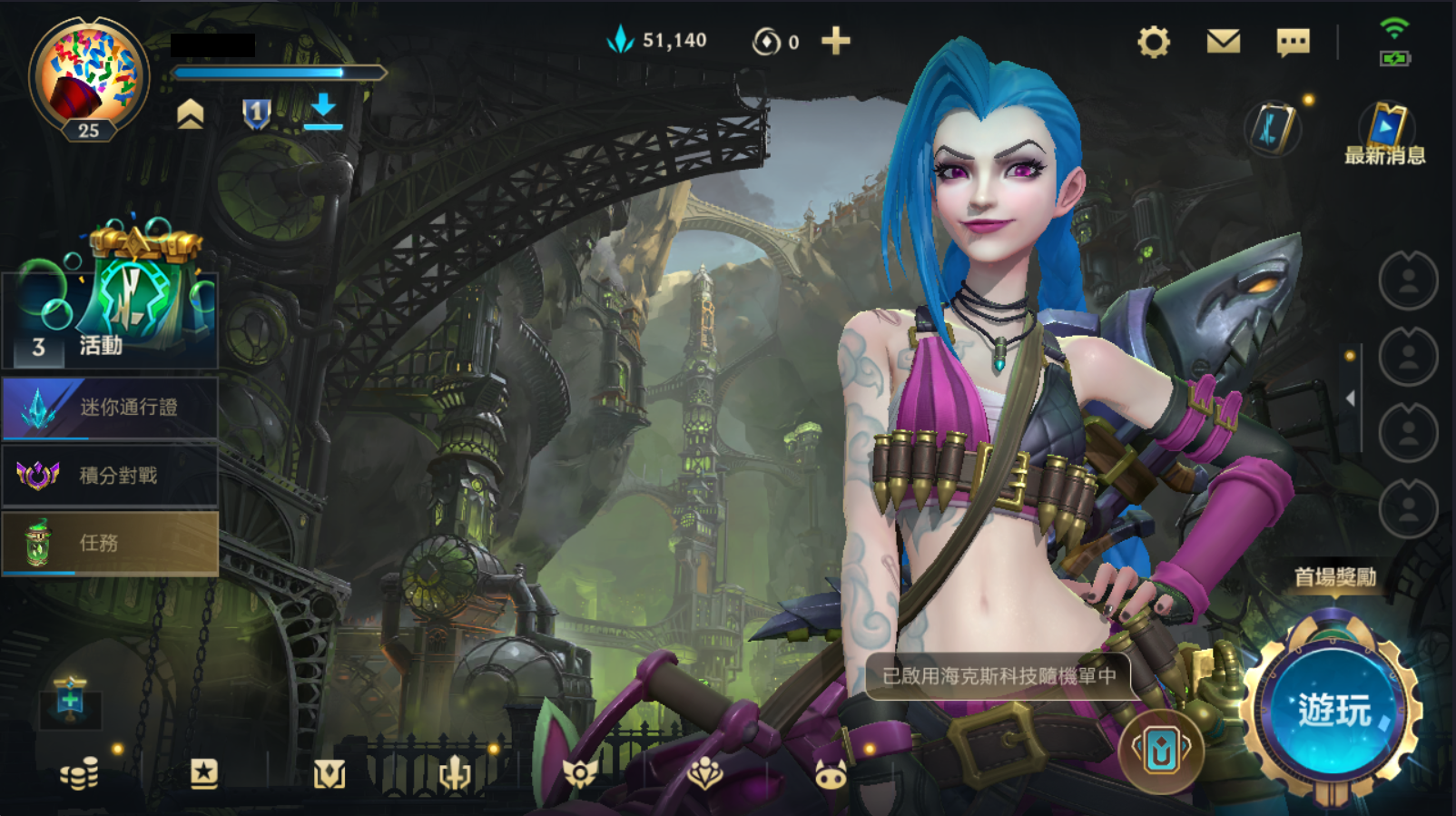Start a match with the 遊玩 button
The height and width of the screenshot is (816, 1456).
tap(1333, 710)
